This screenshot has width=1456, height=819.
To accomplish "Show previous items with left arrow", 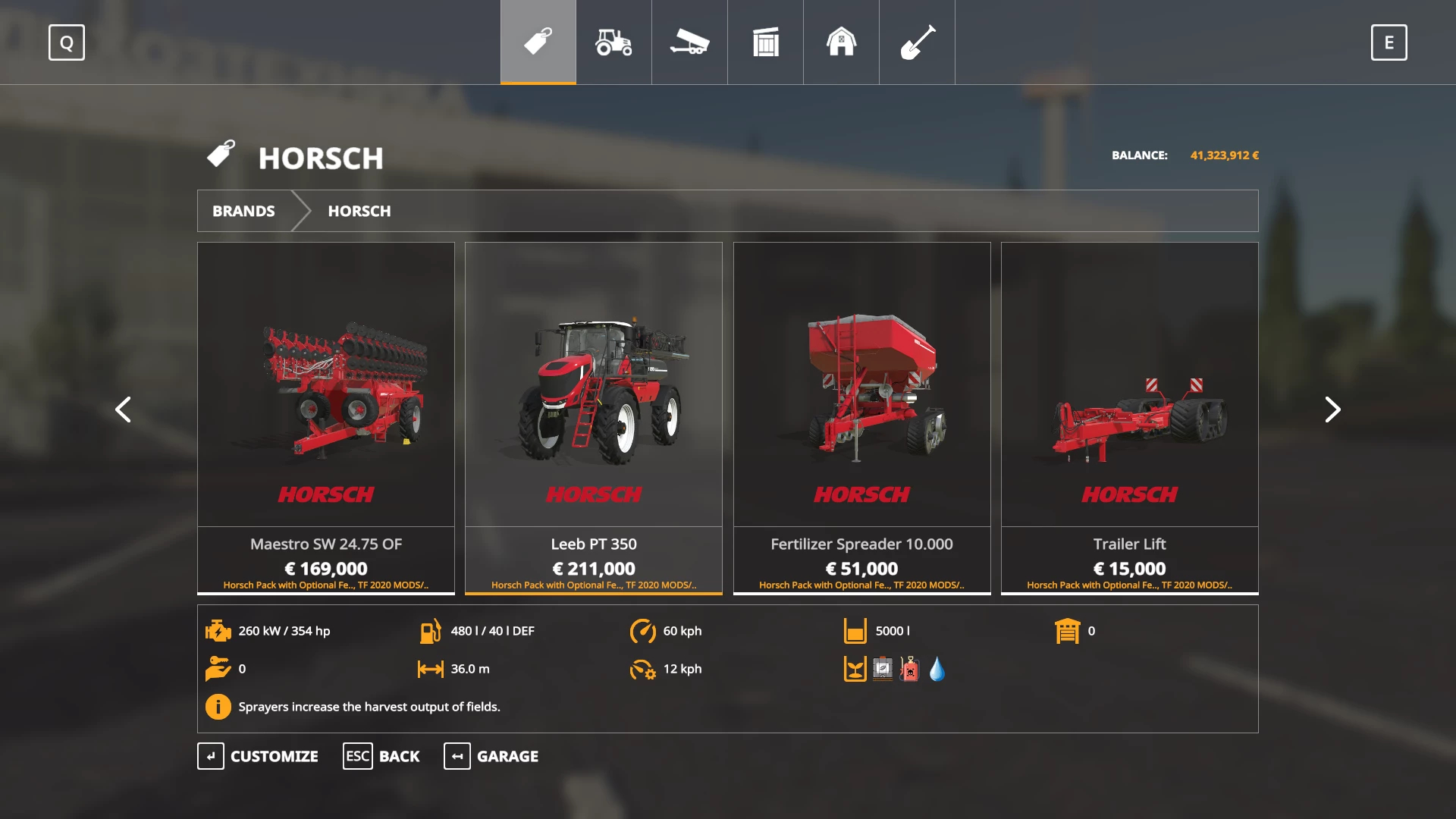I will [123, 409].
